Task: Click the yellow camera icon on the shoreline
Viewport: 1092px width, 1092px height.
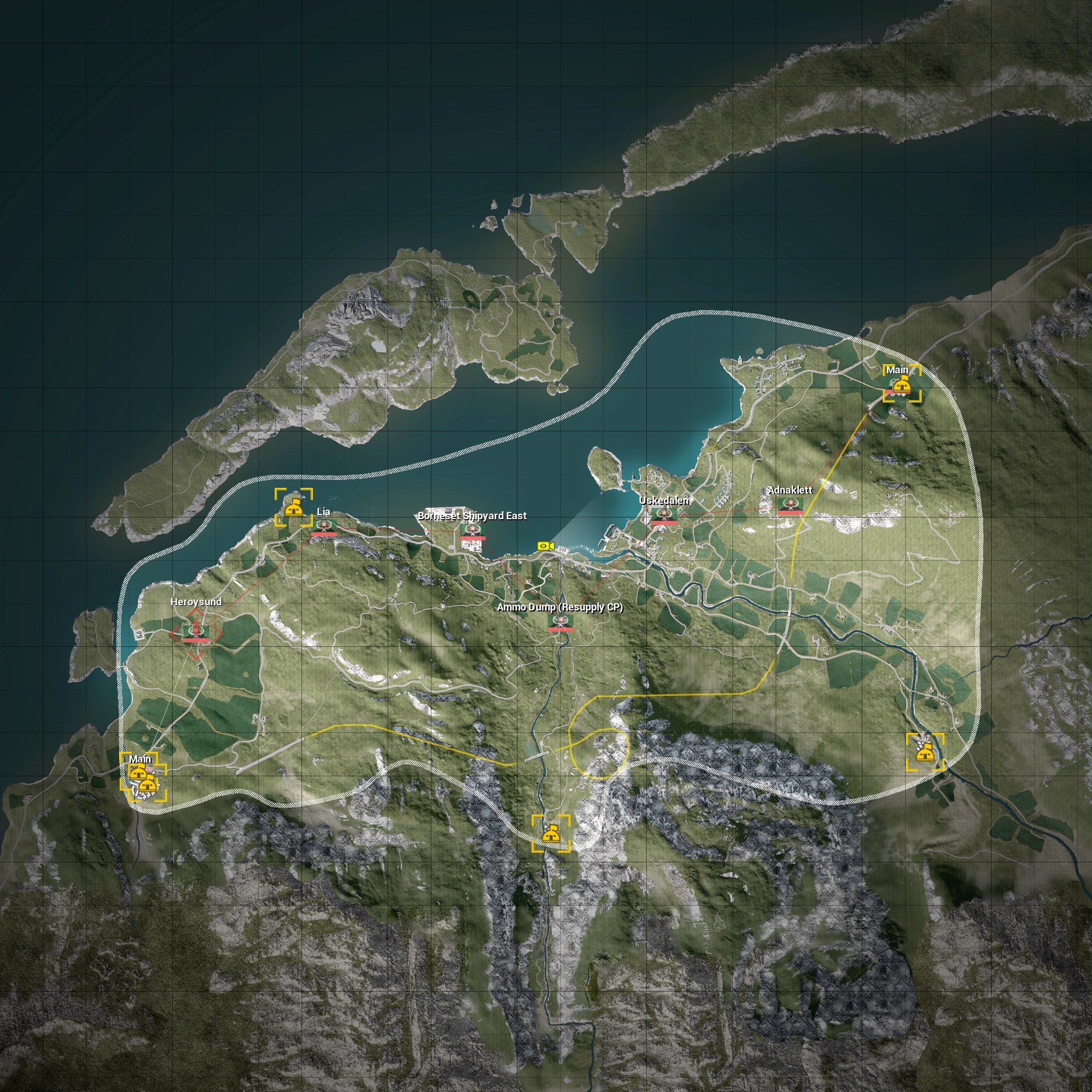Action: pyautogui.click(x=545, y=546)
